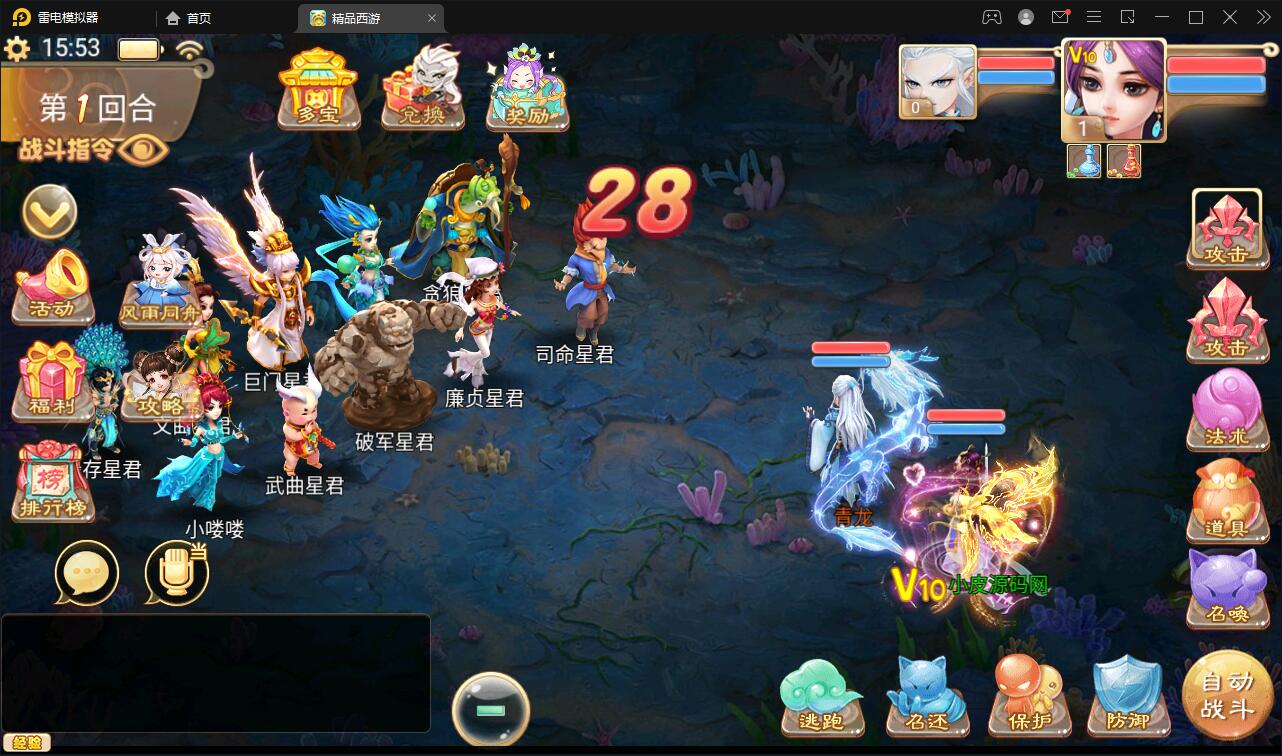The image size is (1282, 756).
Task: Toggle the voice microphone icon
Action: coord(178,572)
